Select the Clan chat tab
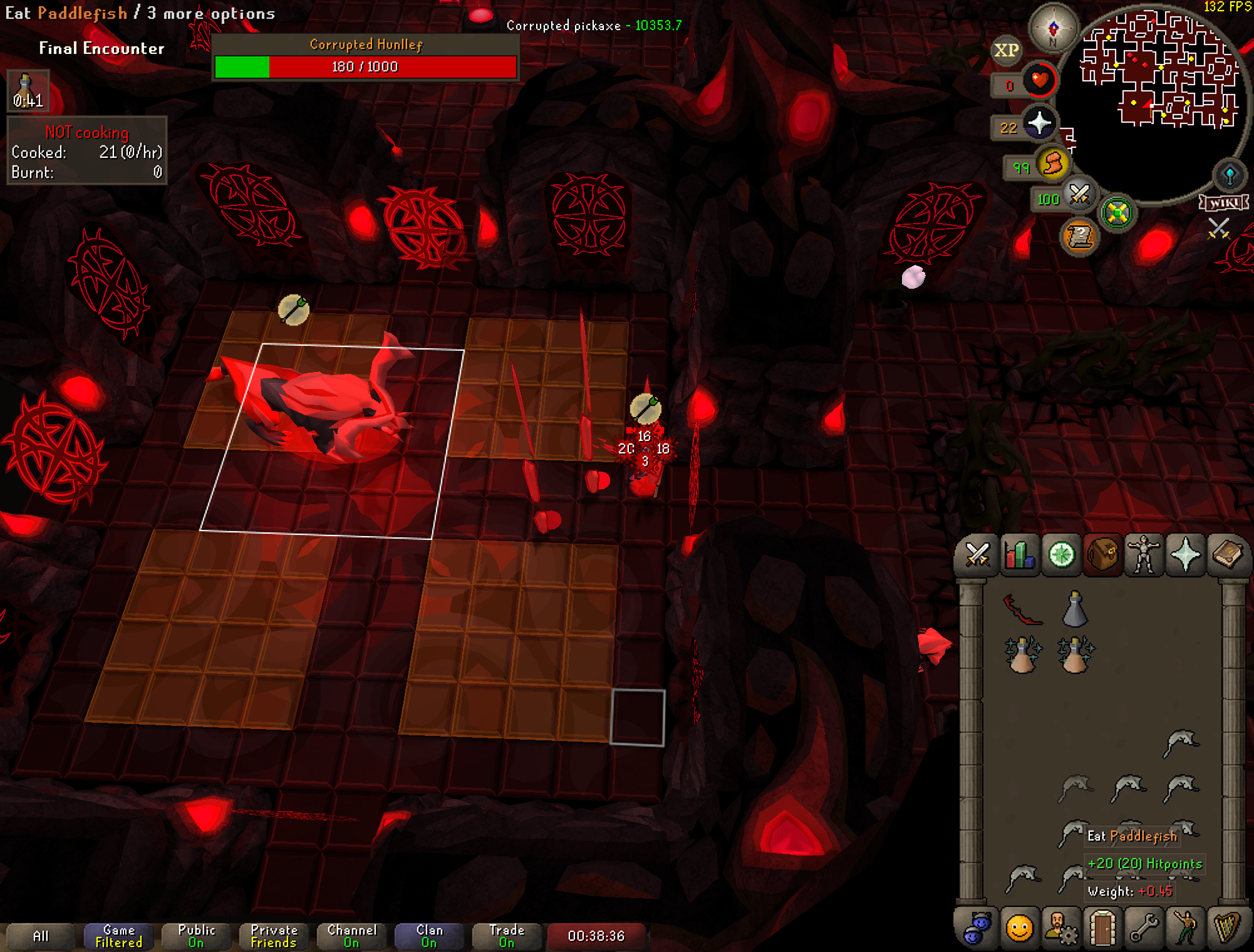This screenshot has height=952, width=1254. point(429,936)
